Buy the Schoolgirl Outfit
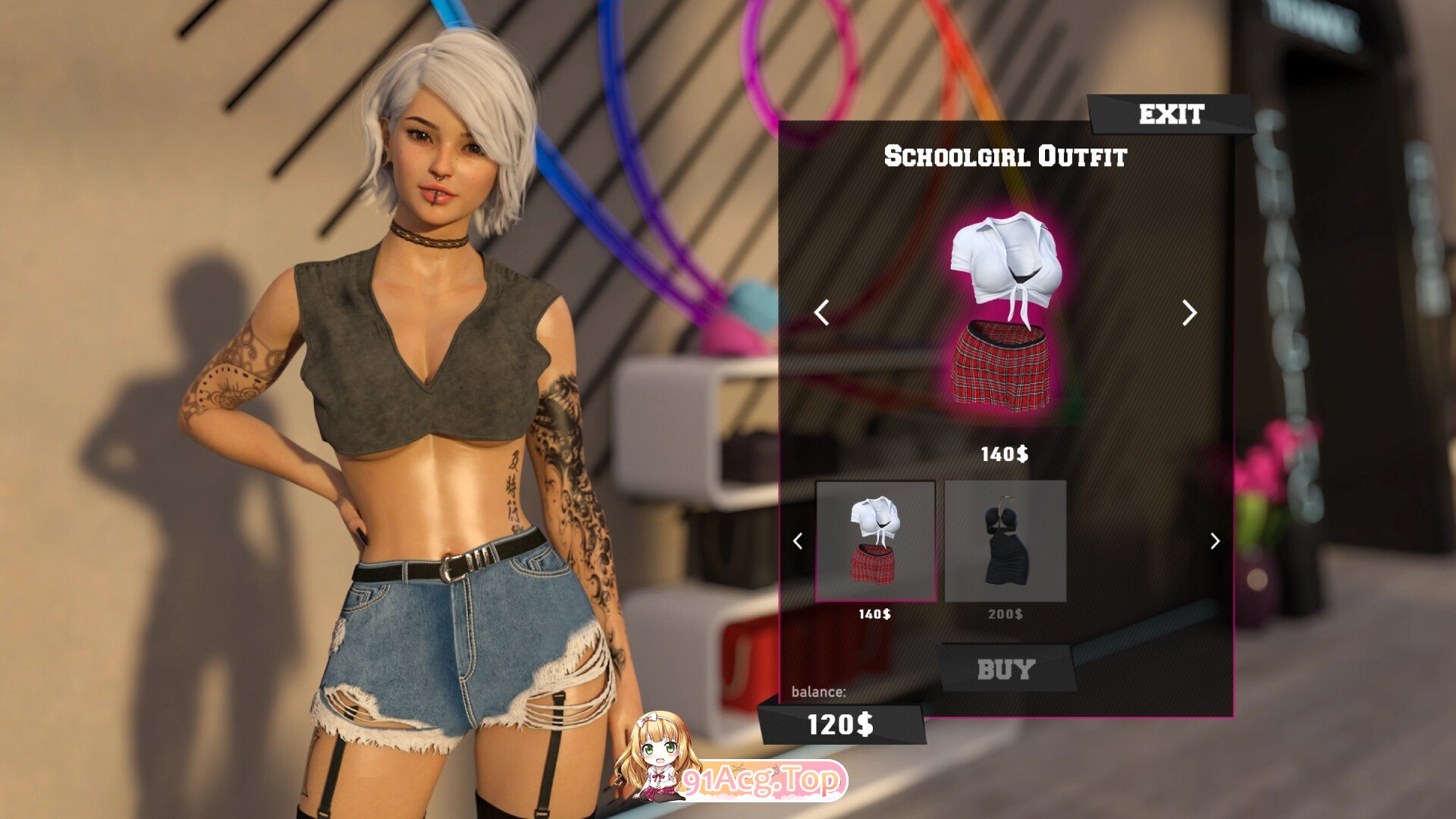Screen dimensions: 1456x819 tap(1006, 670)
